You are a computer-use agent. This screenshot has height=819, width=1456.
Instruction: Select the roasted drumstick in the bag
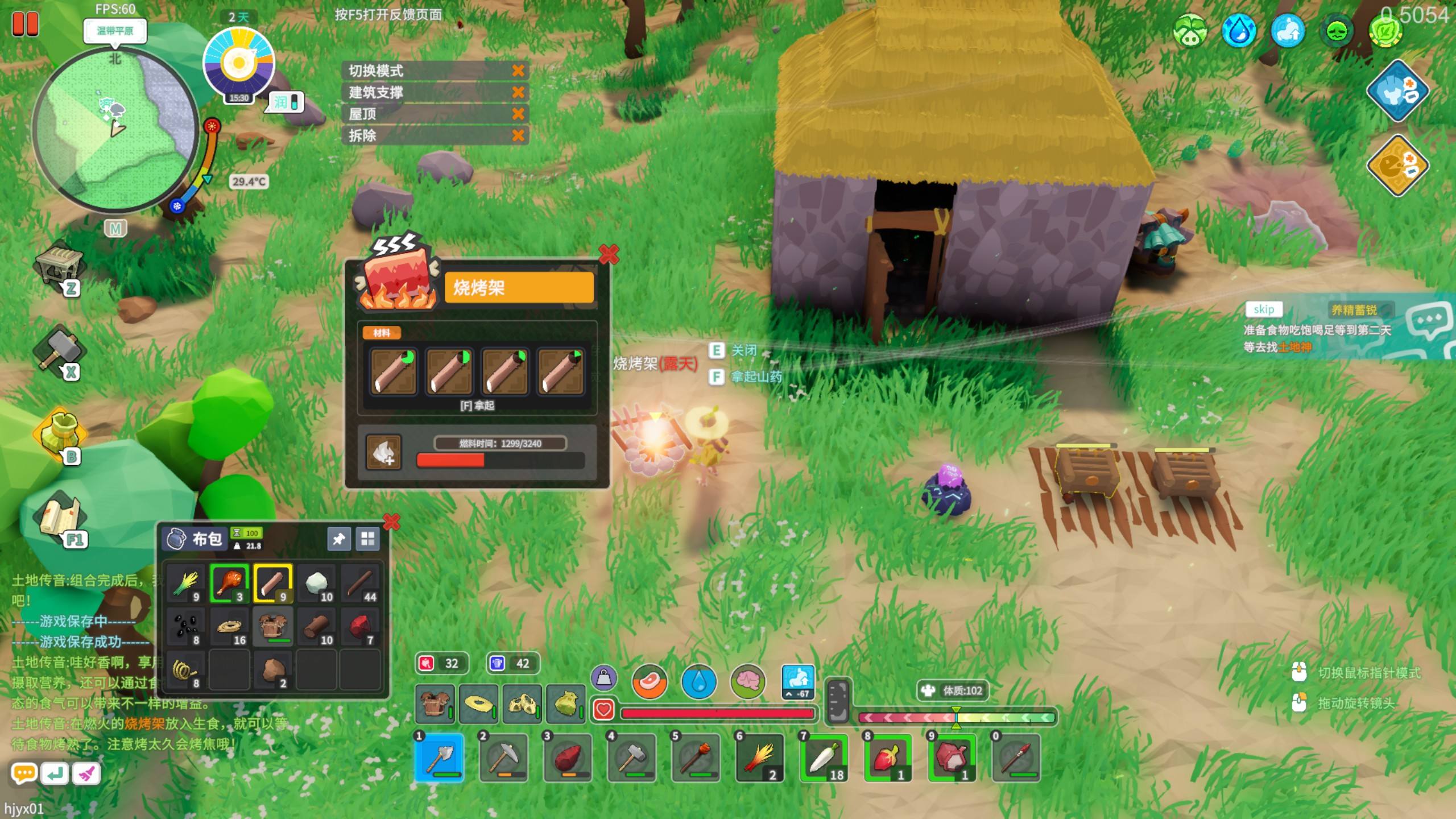pyautogui.click(x=229, y=583)
